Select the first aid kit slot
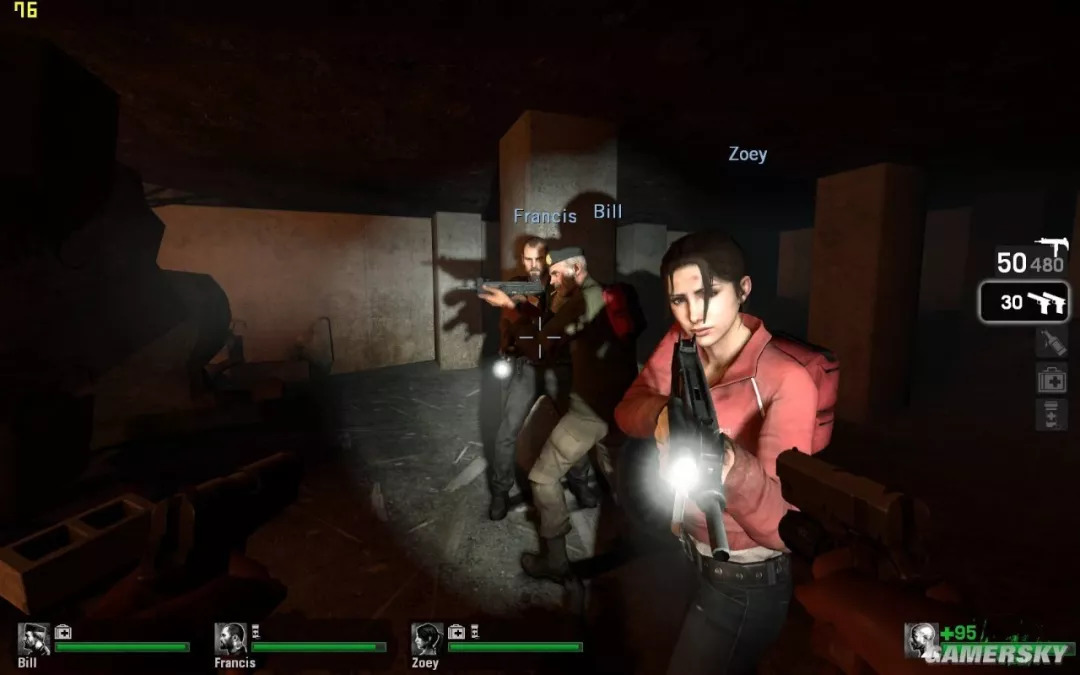The width and height of the screenshot is (1080, 675). click(1051, 378)
